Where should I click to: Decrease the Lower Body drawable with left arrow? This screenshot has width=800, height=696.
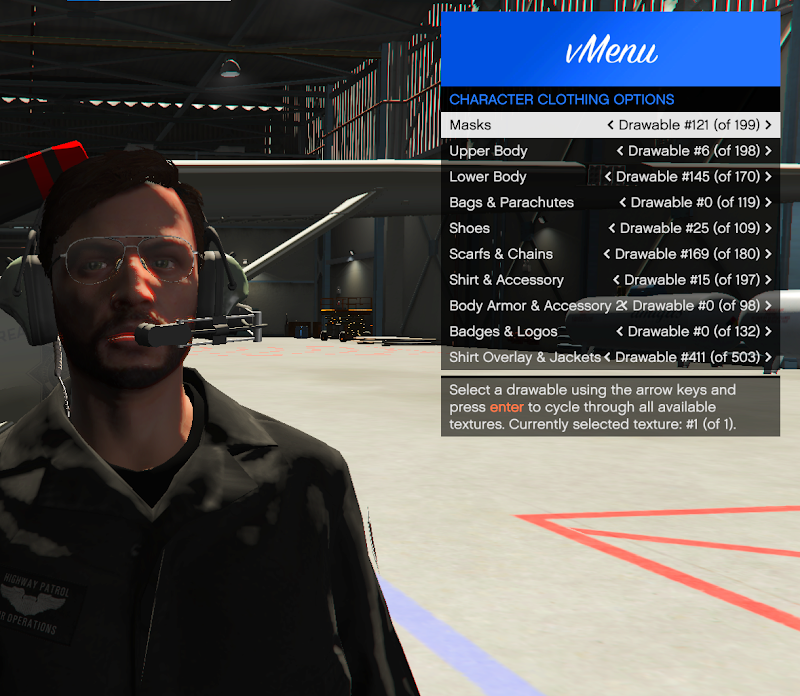point(608,177)
